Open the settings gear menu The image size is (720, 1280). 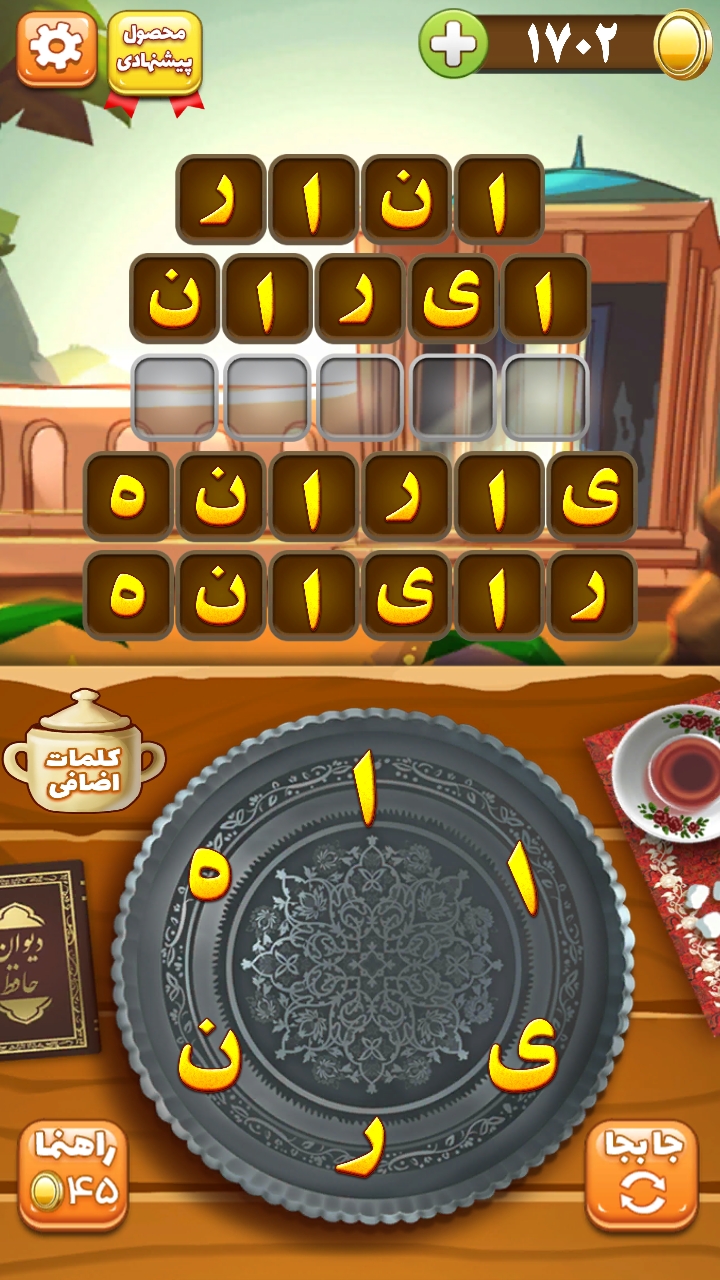point(56,49)
